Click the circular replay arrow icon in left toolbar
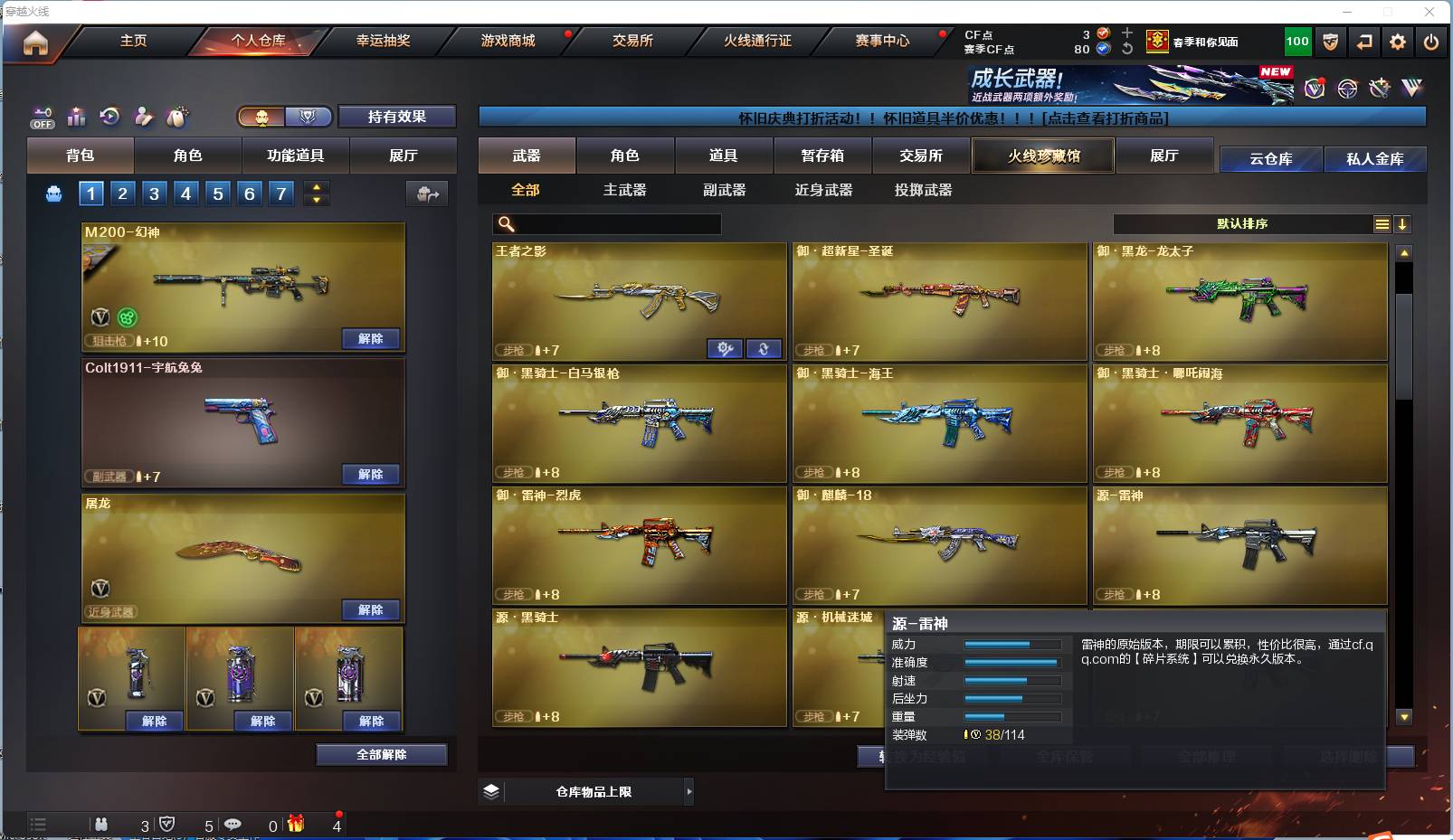The width and height of the screenshot is (1453, 840). click(109, 117)
